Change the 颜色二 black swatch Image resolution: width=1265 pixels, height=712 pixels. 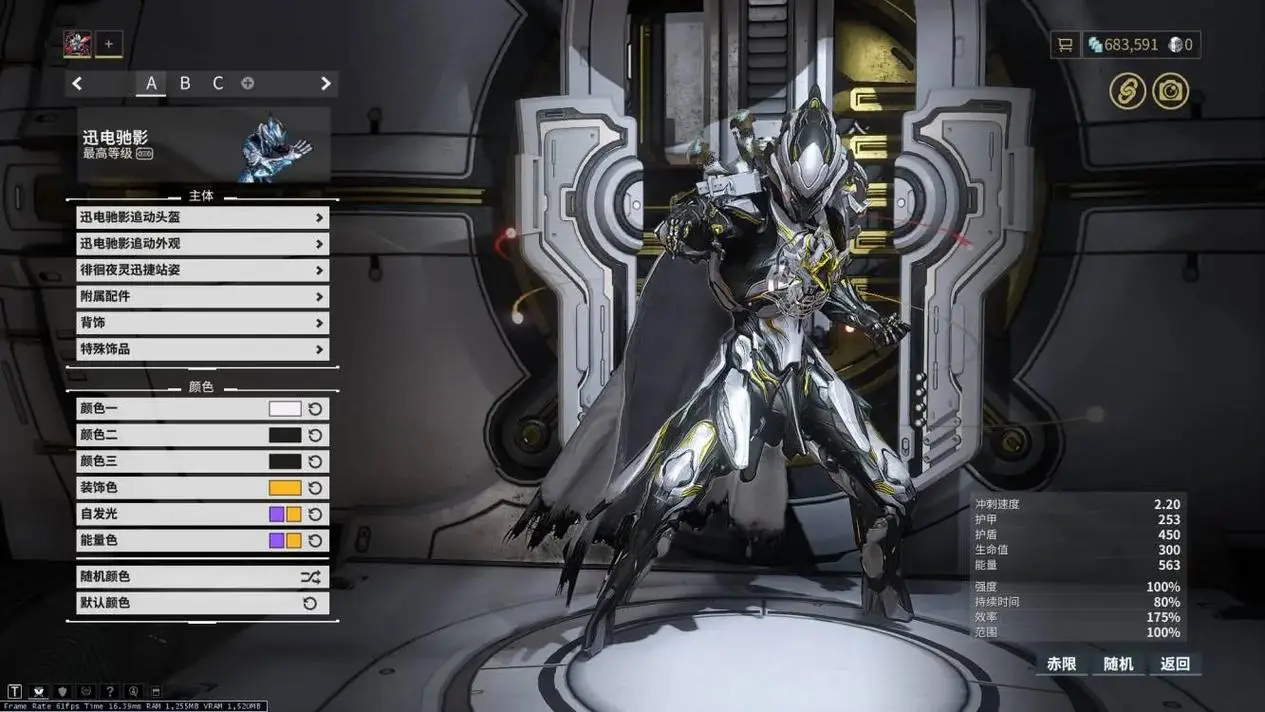tap(285, 435)
